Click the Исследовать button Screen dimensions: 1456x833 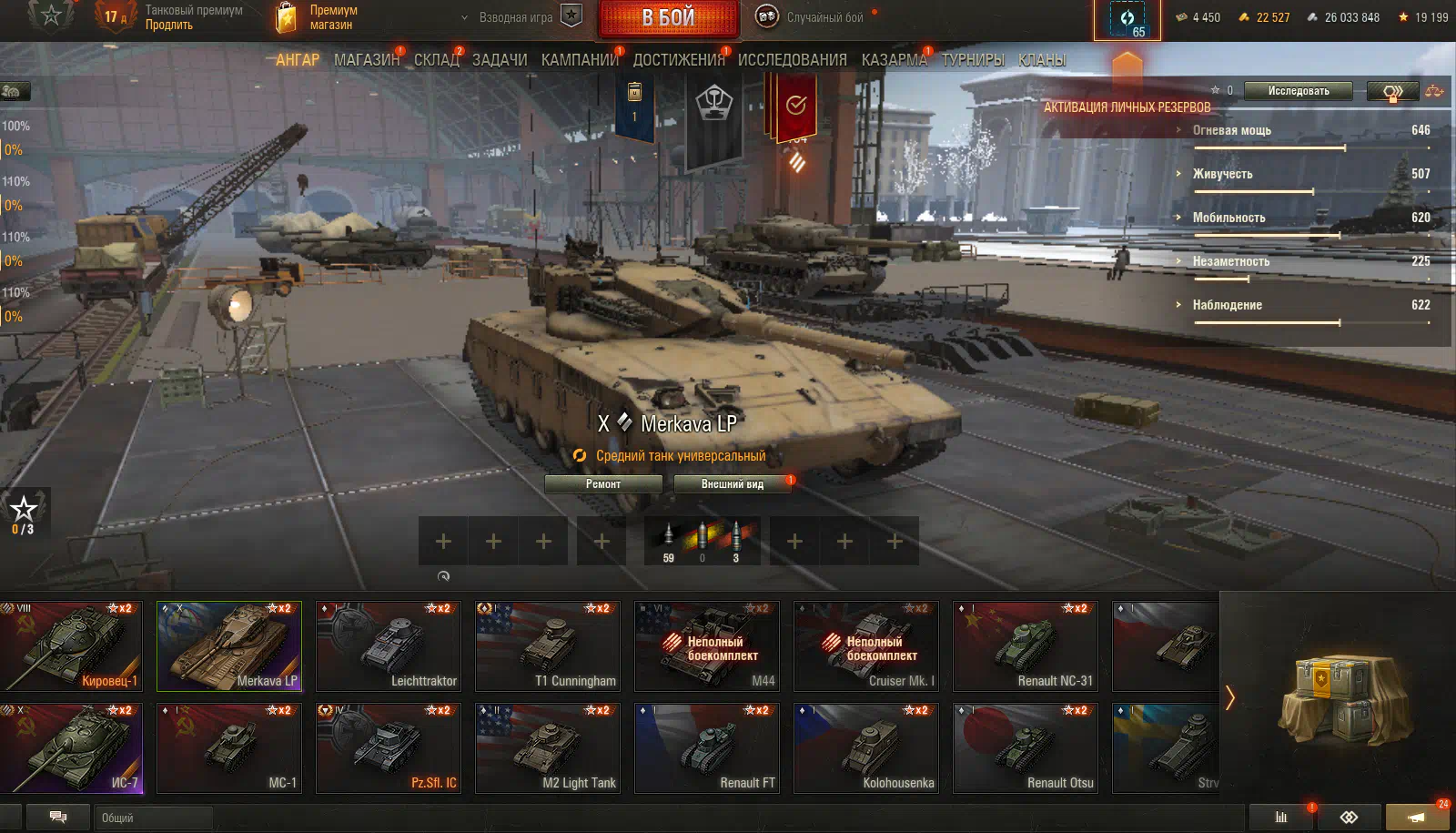1299,91
